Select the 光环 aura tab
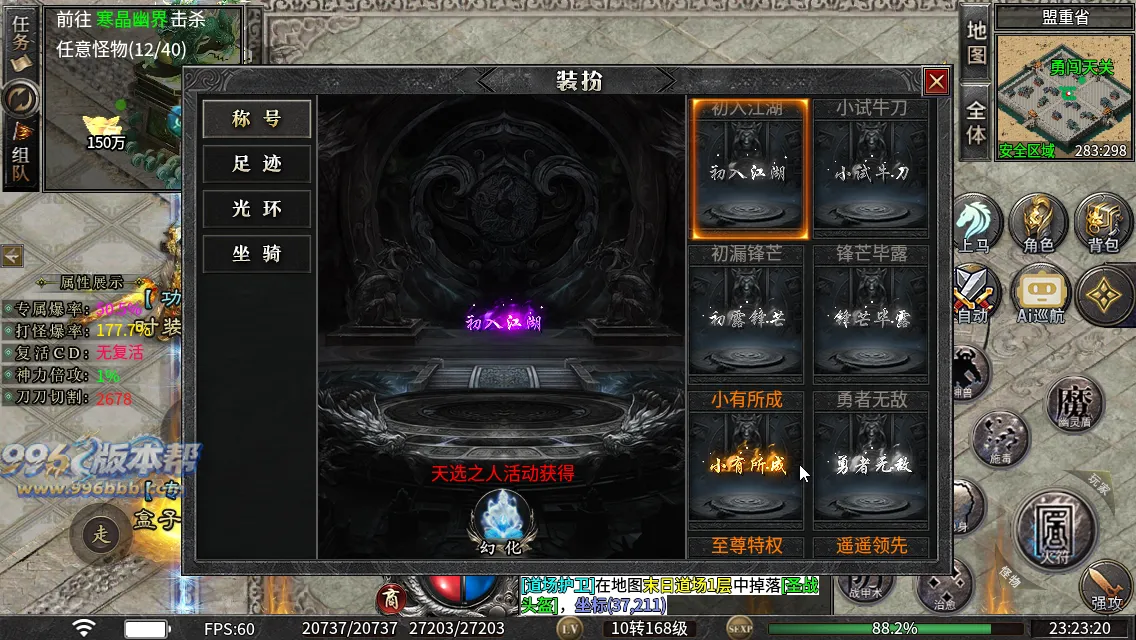1136x640 pixels. coord(257,209)
